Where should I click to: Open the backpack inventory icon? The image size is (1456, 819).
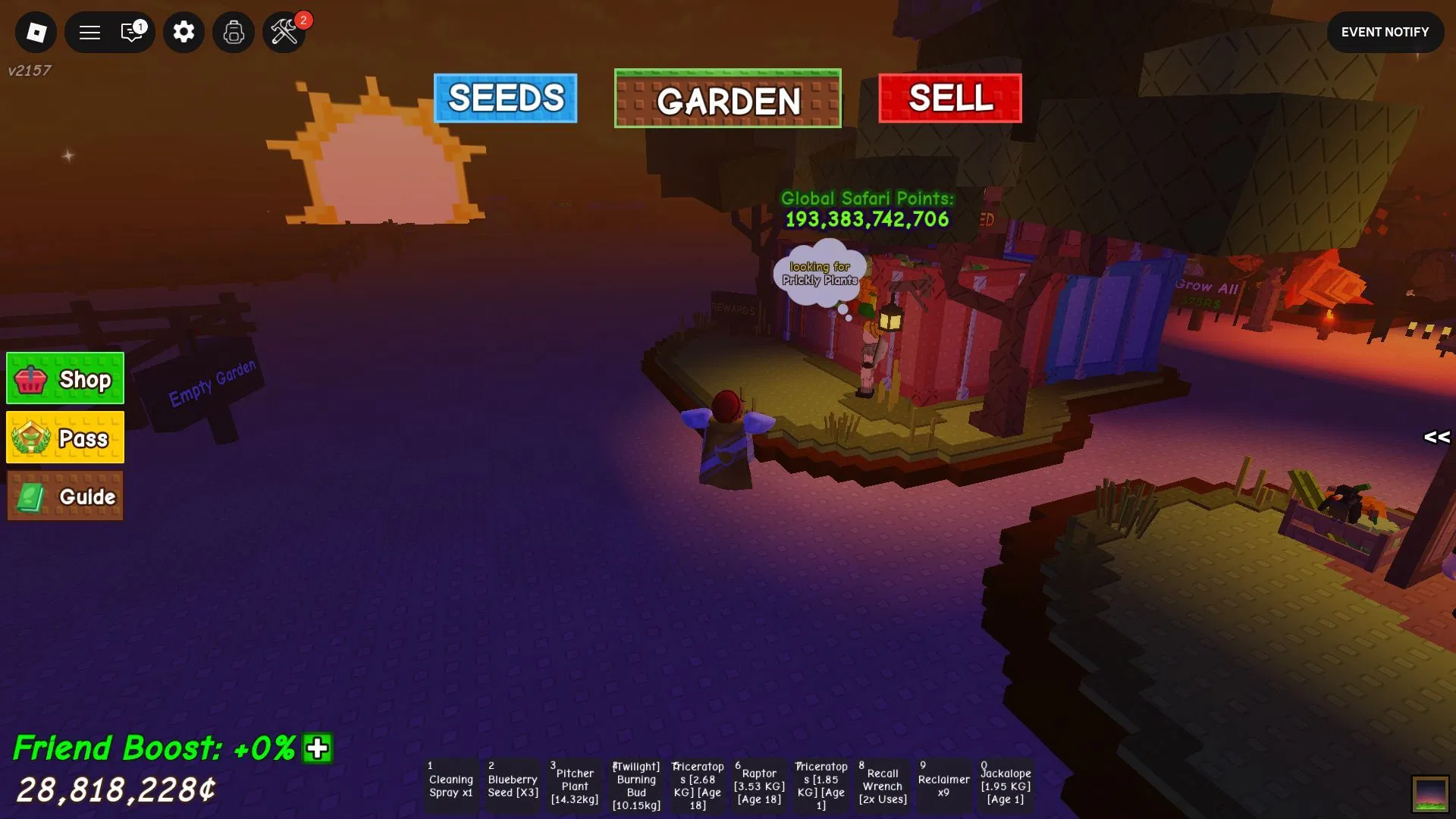pos(233,32)
